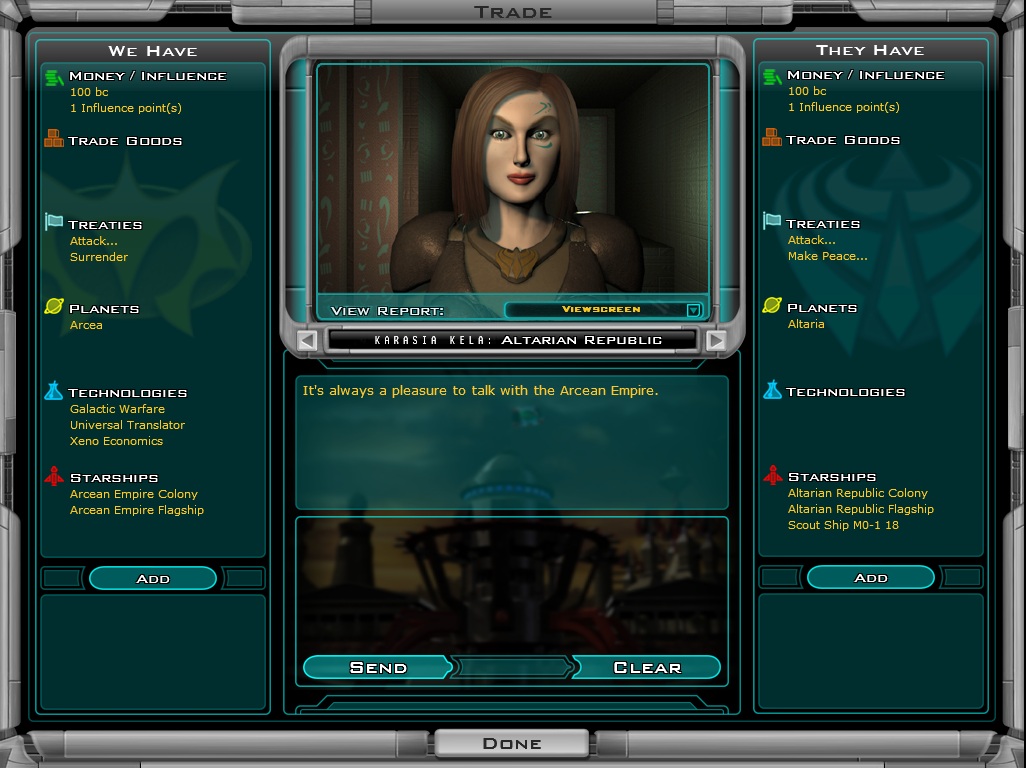The image size is (1026, 768).
Task: Go to next civilization with right arrow
Action: [x=715, y=340]
